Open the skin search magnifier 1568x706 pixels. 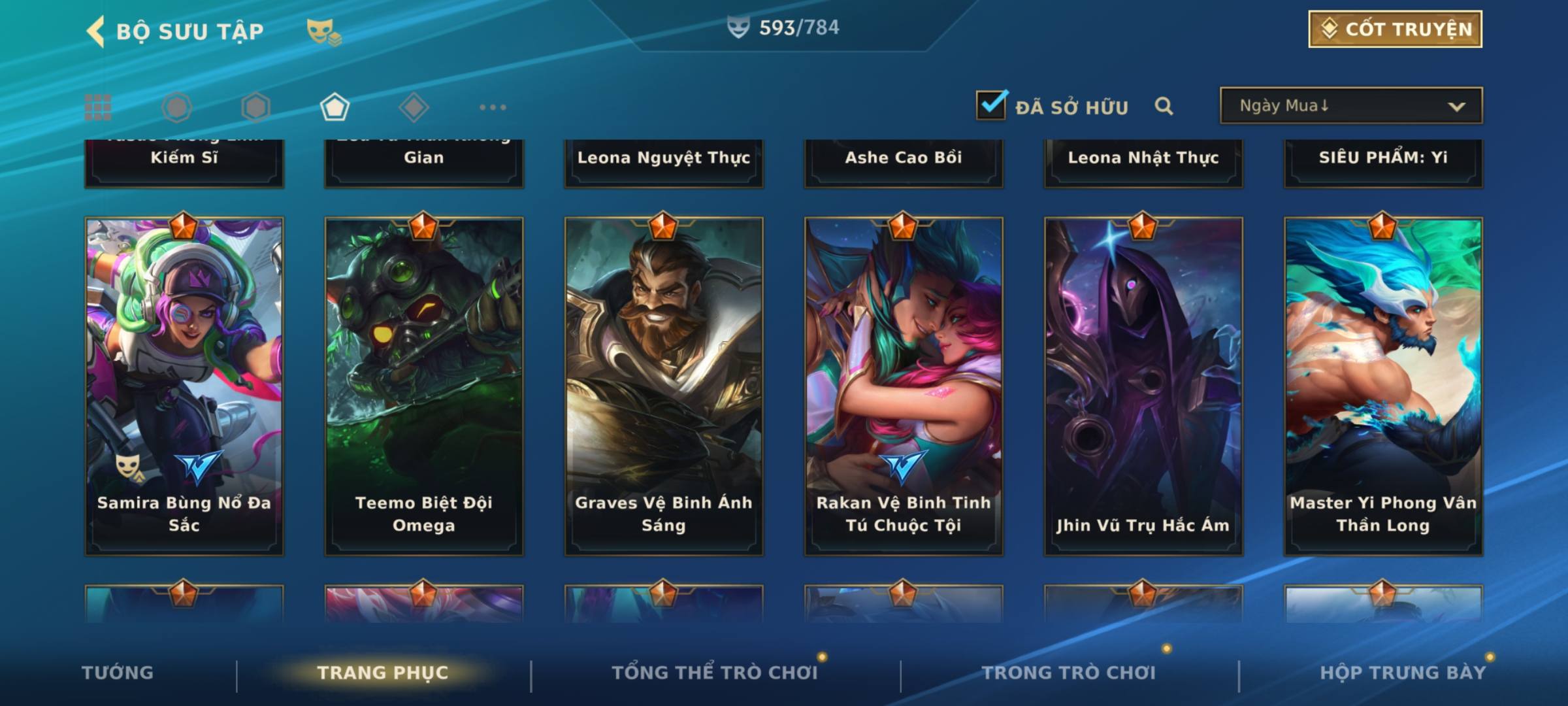(1164, 106)
